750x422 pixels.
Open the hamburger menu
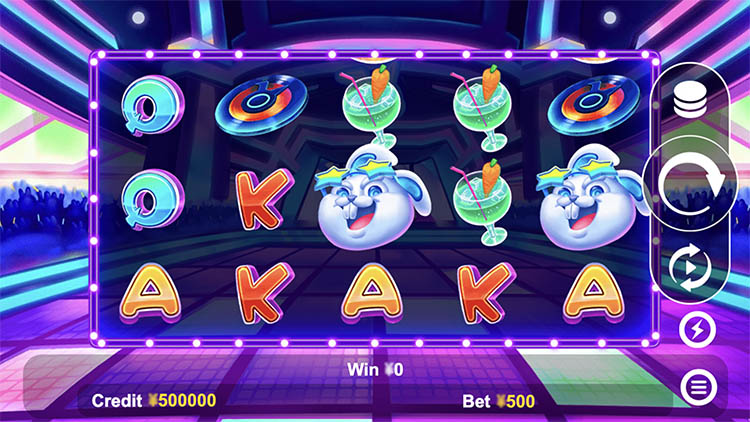(695, 385)
